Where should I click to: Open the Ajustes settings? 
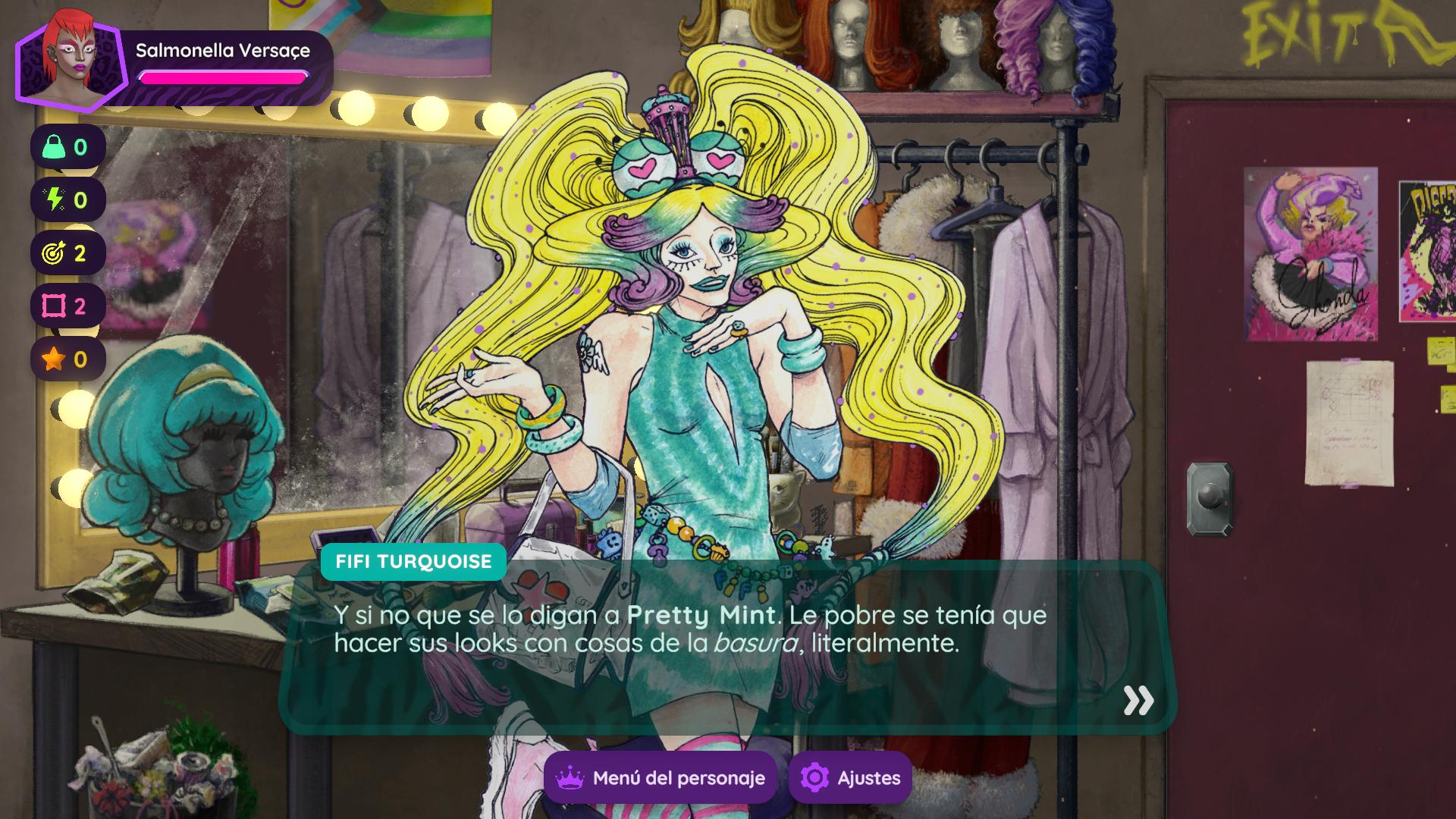click(850, 777)
